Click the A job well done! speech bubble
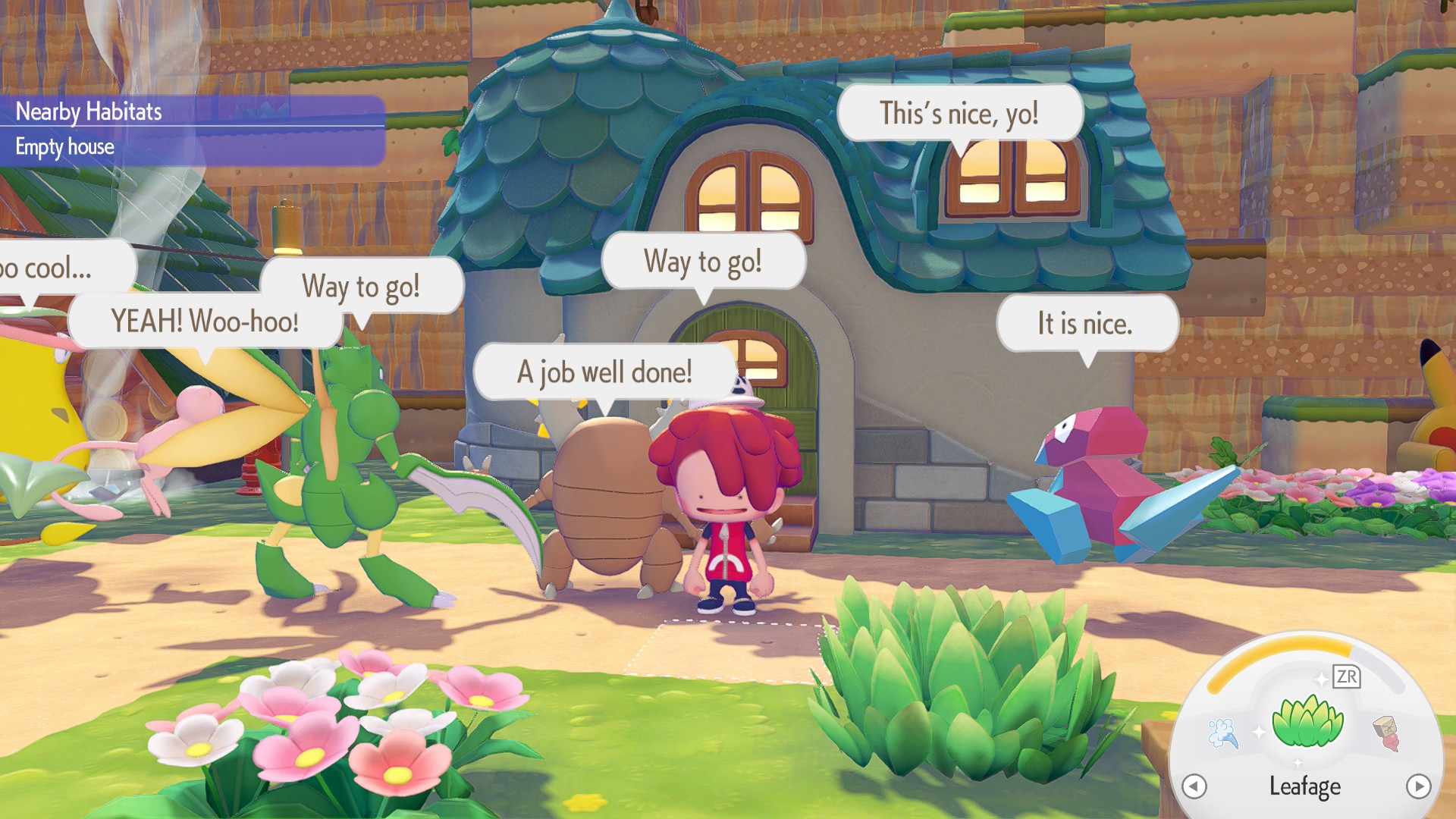This screenshot has width=1456, height=819. click(x=604, y=372)
